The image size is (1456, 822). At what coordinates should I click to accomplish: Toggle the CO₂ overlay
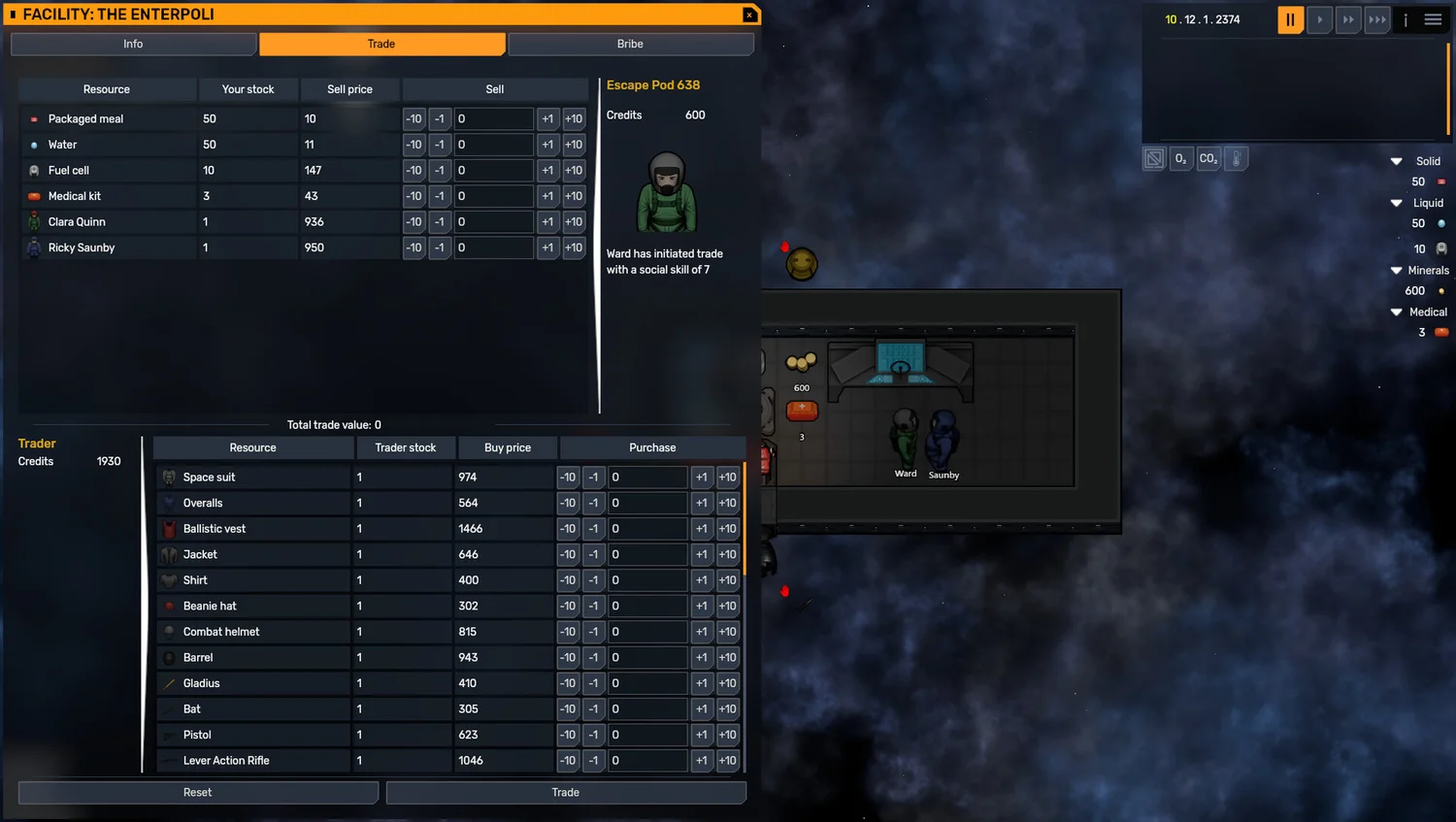(1208, 159)
